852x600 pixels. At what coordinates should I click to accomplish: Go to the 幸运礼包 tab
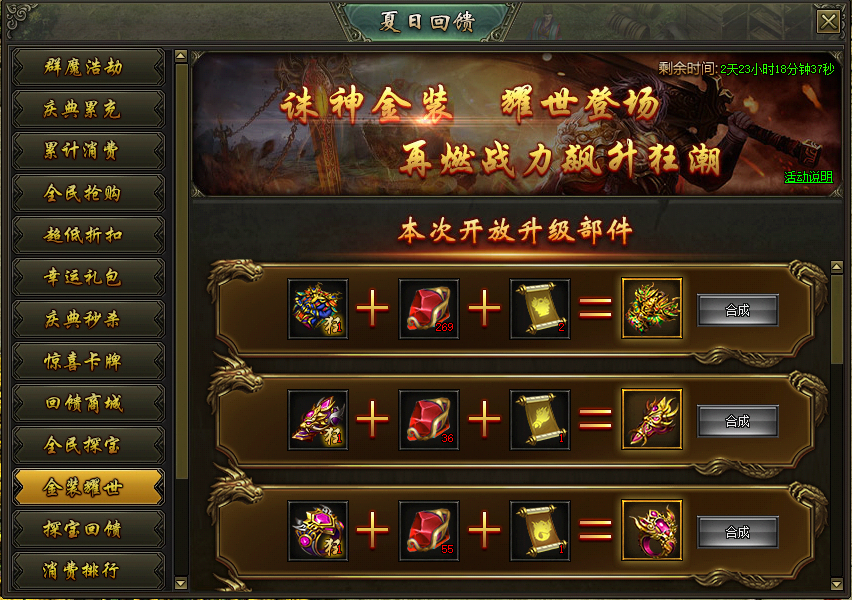click(88, 277)
